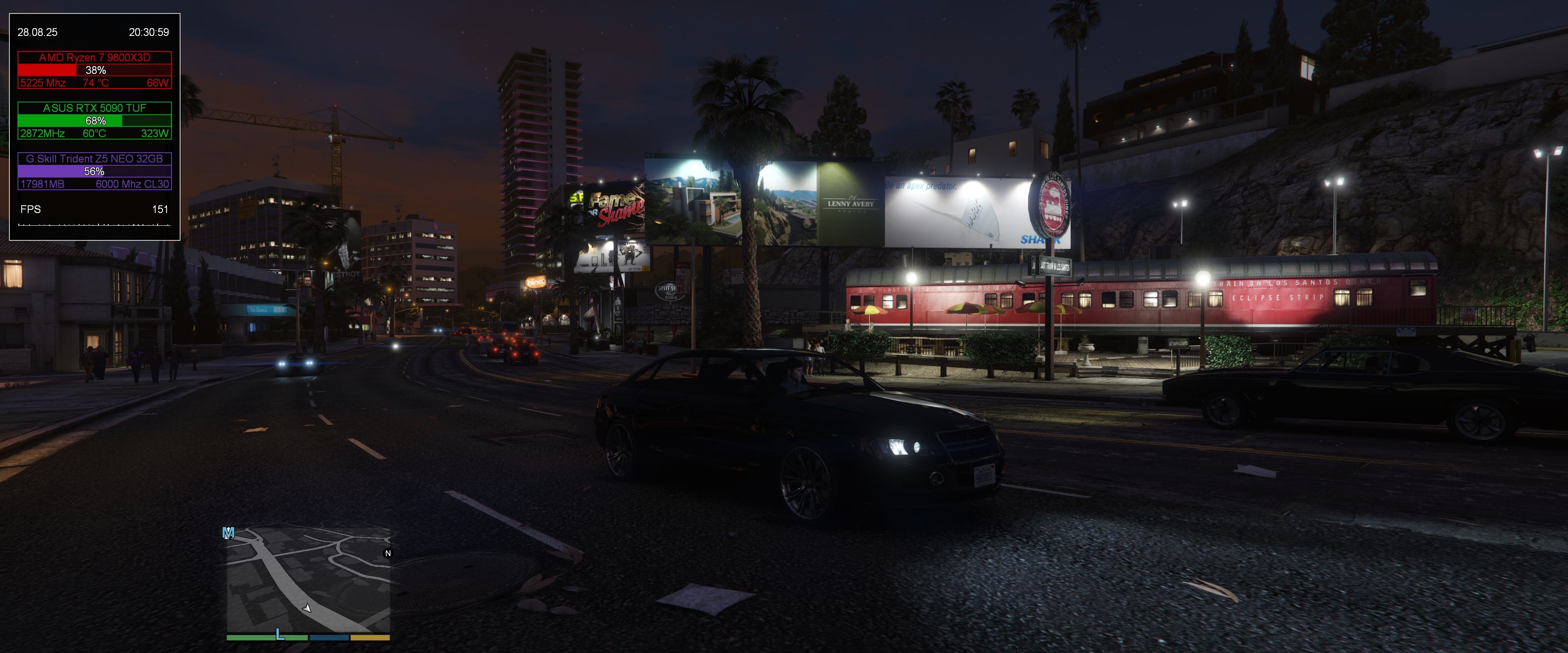Select the blue L blip on minimap
Image resolution: width=1568 pixels, height=653 pixels.
click(x=280, y=634)
